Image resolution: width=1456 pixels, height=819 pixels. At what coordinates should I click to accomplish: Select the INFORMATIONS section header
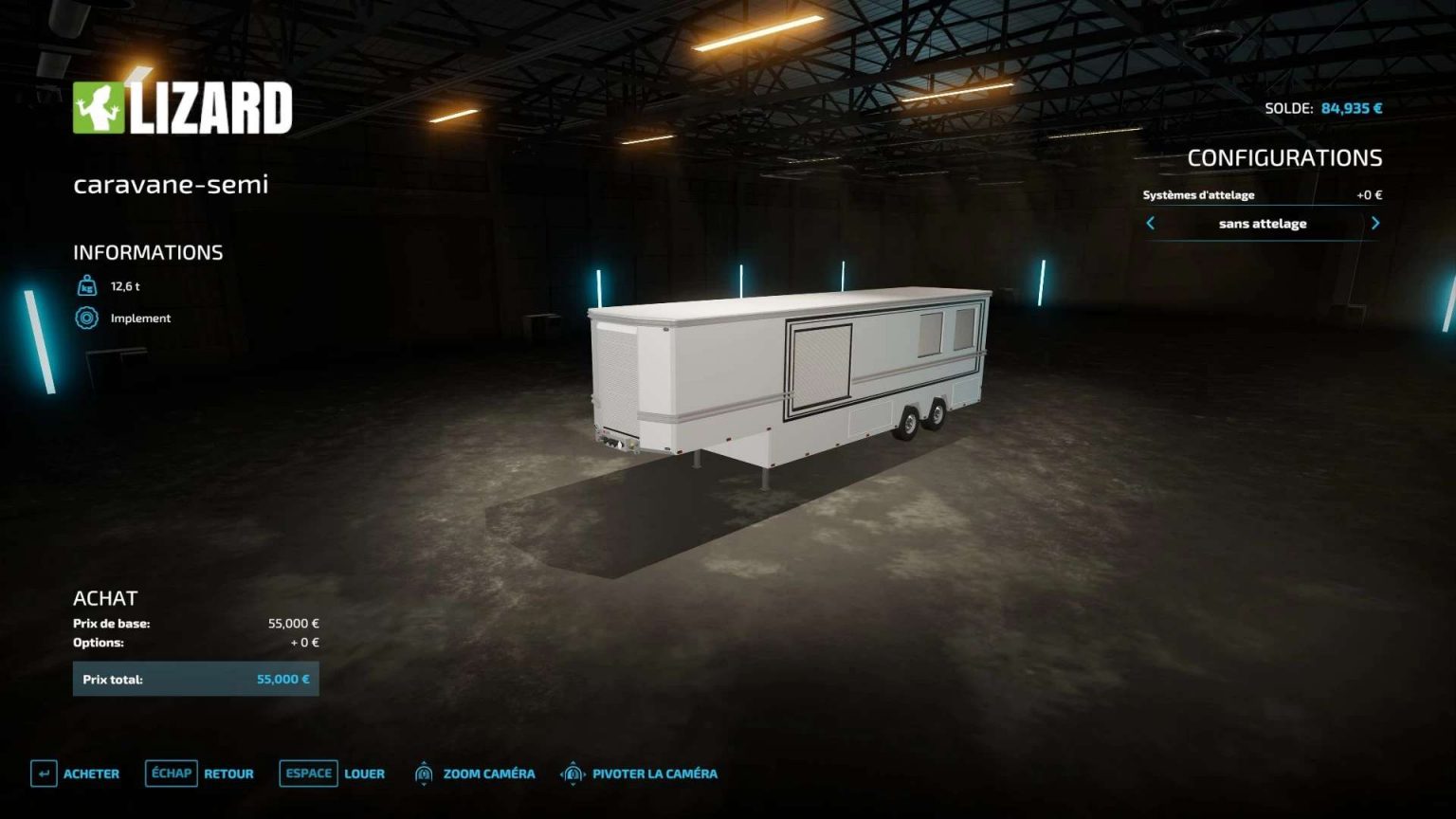click(148, 252)
